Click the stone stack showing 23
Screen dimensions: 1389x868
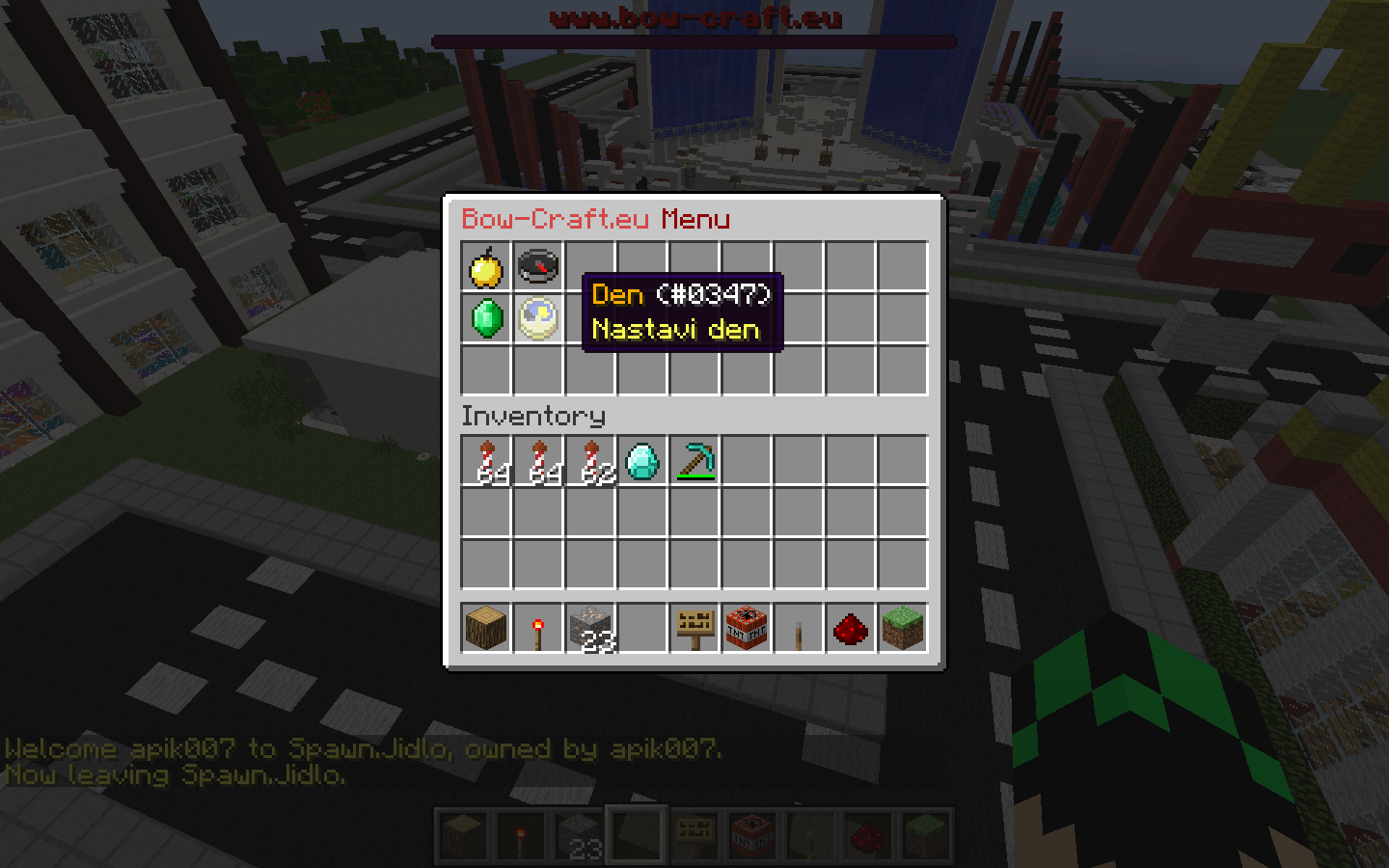(589, 627)
